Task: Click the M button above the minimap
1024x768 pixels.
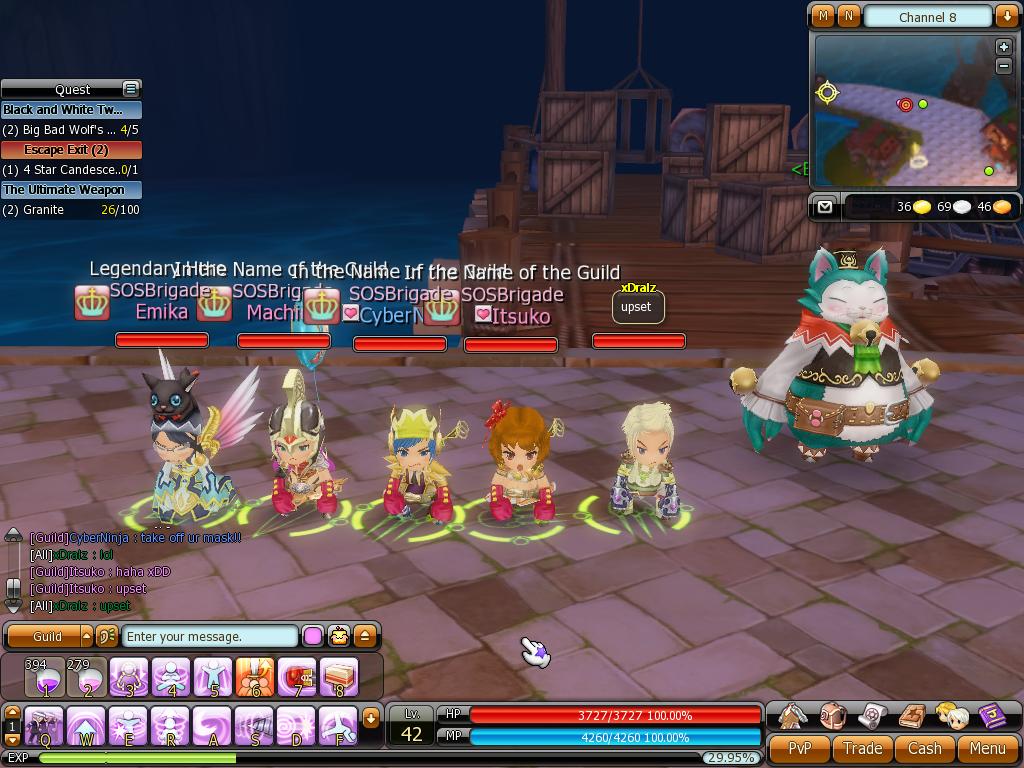Action: pyautogui.click(x=823, y=16)
